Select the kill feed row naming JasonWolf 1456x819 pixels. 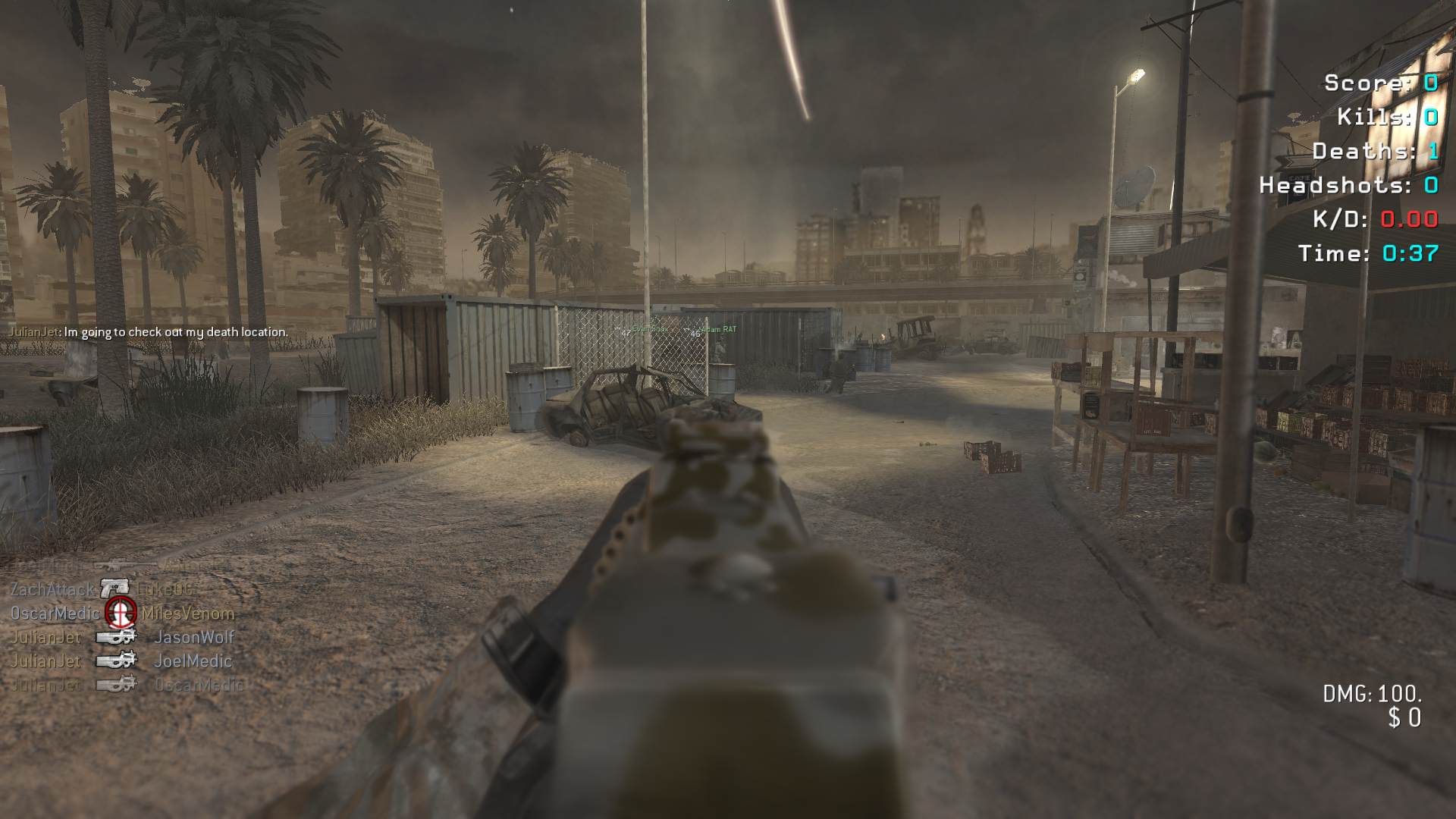pos(121,637)
